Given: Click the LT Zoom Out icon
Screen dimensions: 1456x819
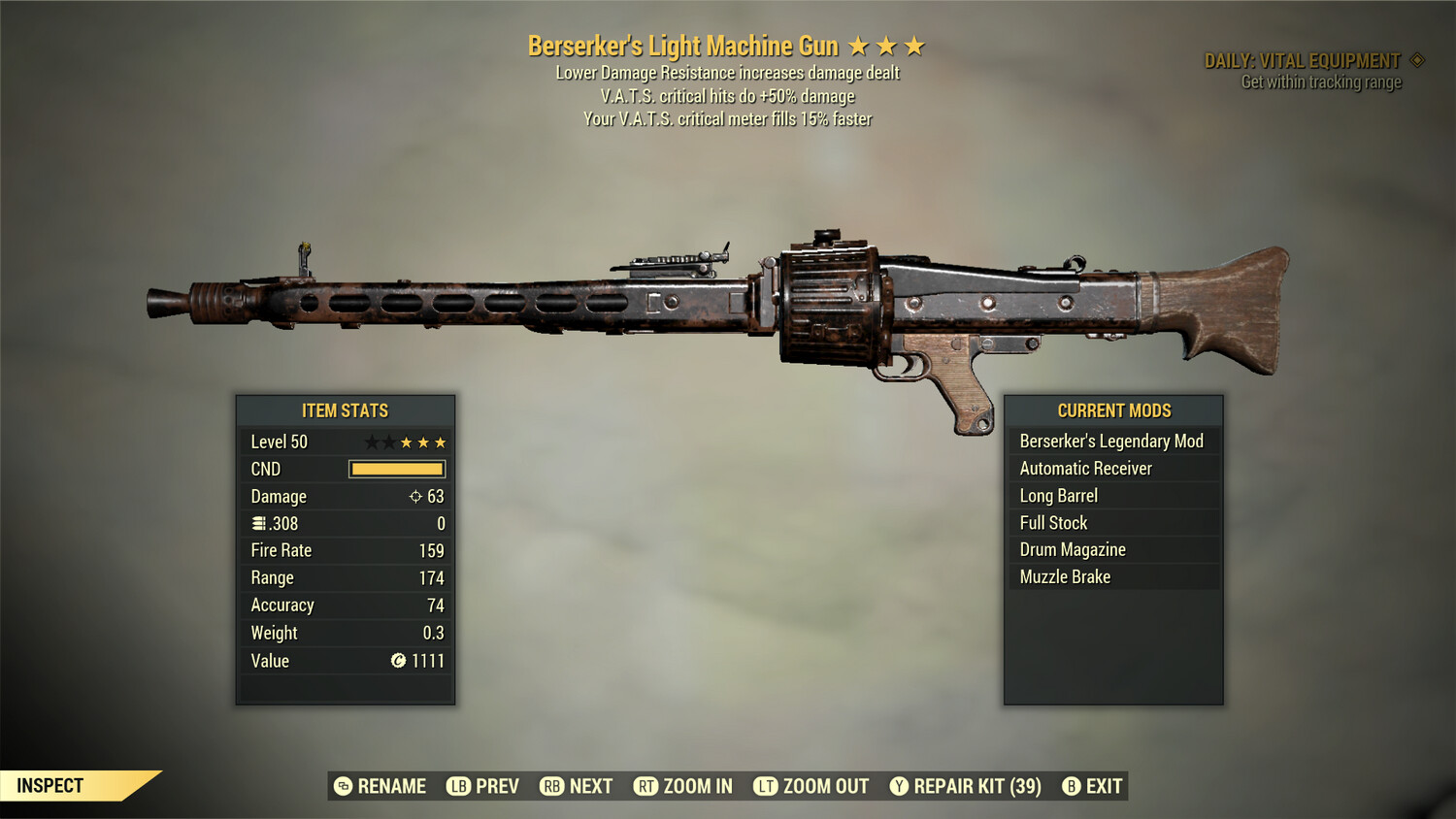Looking at the screenshot, I should point(764,786).
